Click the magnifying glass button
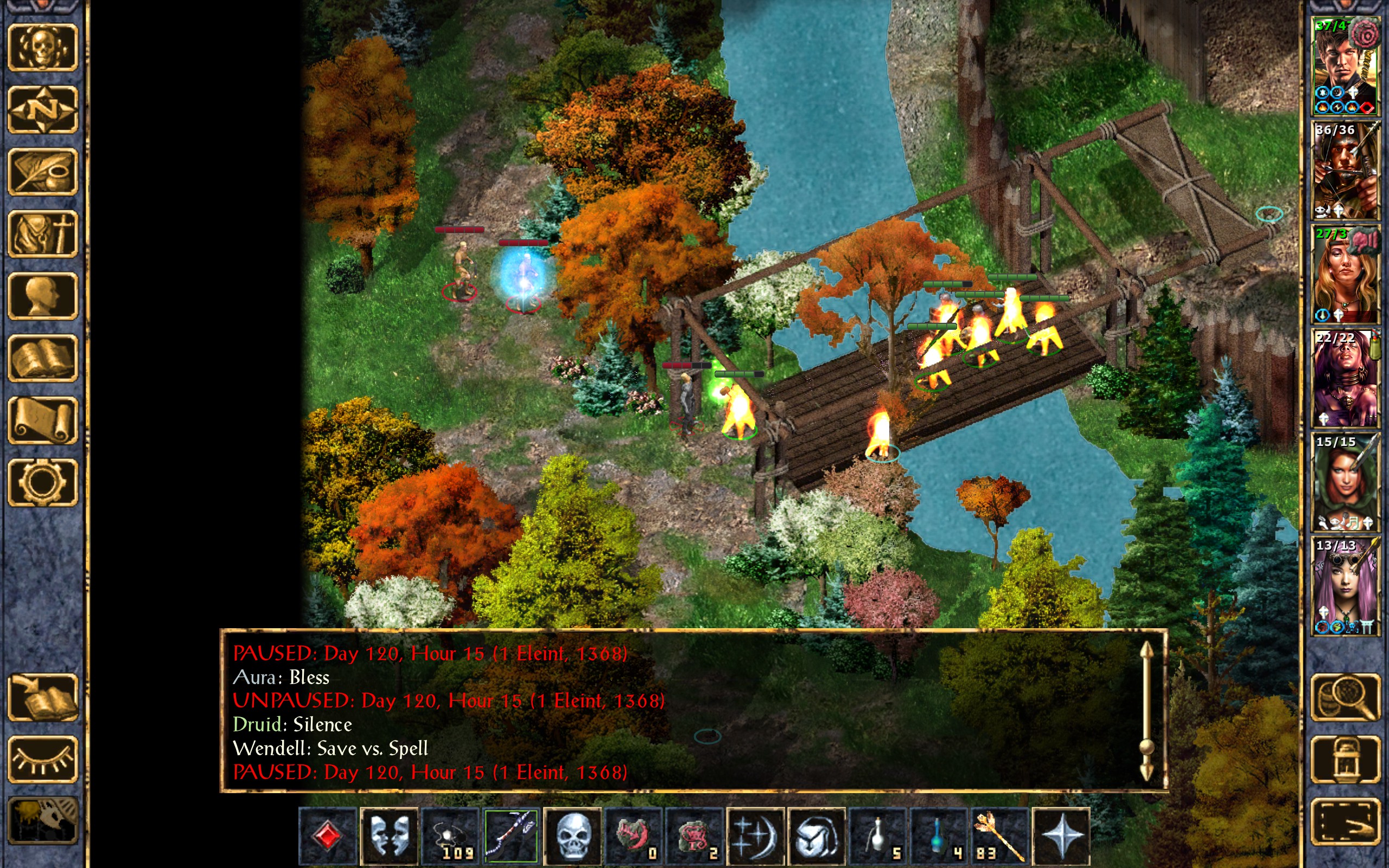 tap(1345, 698)
